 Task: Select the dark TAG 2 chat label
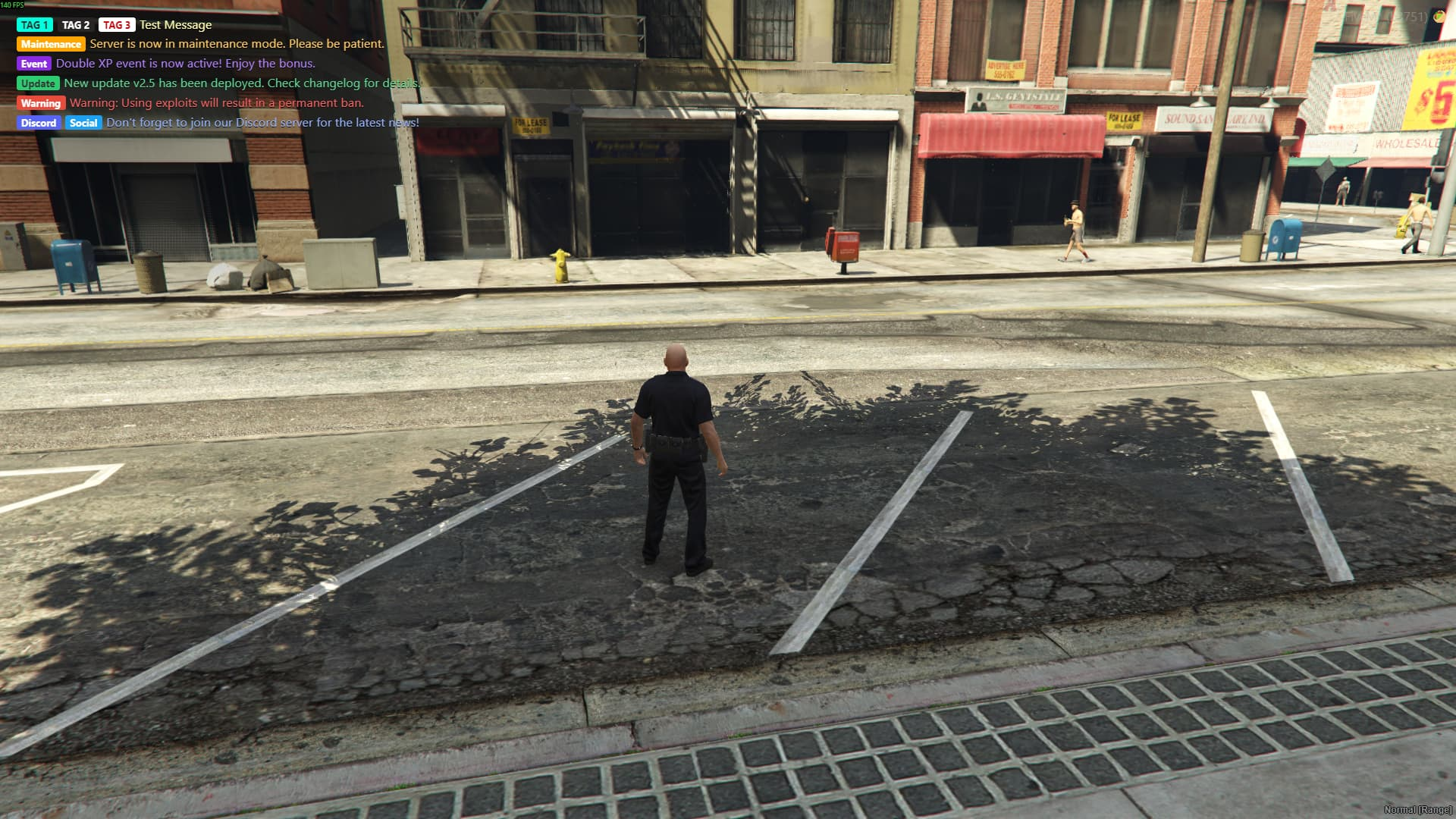(76, 25)
